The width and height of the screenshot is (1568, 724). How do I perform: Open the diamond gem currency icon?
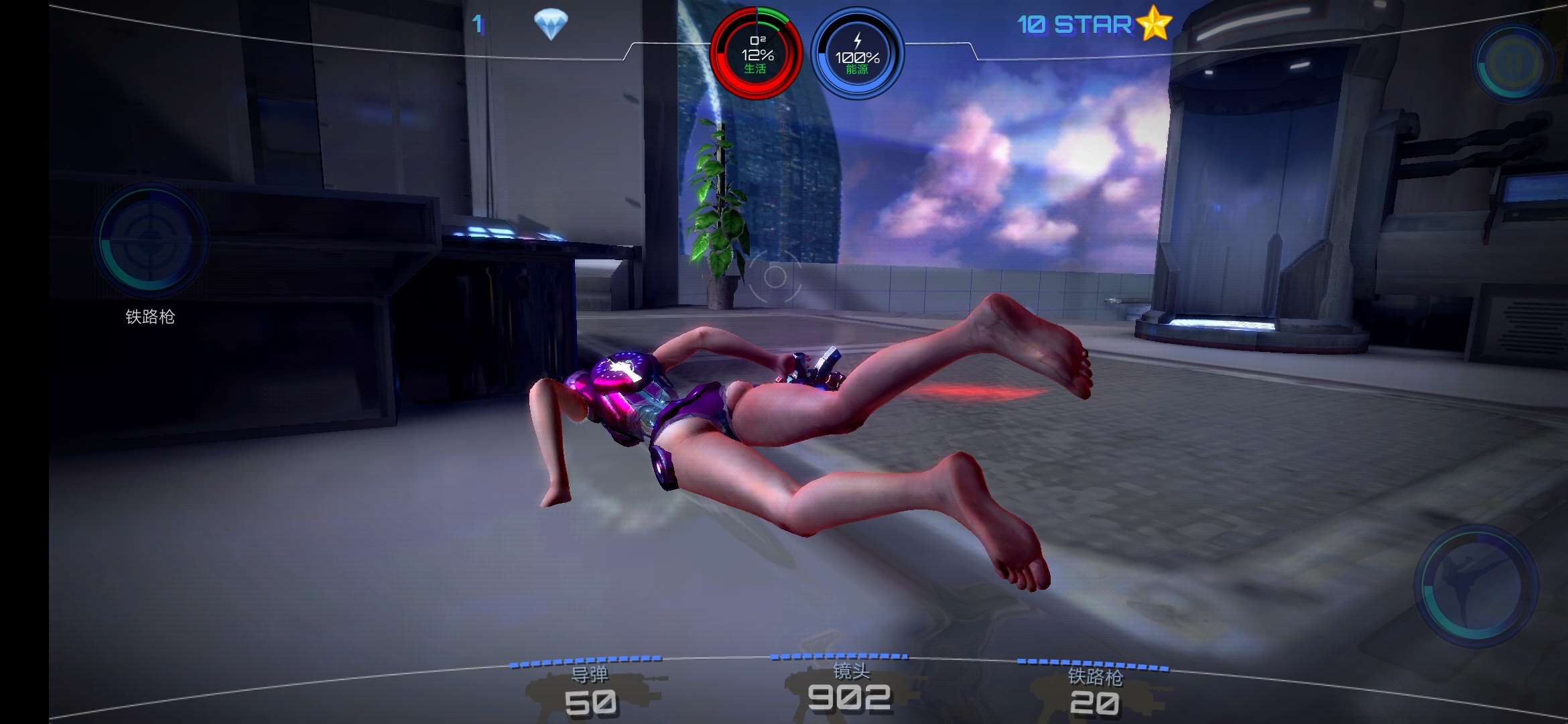551,25
